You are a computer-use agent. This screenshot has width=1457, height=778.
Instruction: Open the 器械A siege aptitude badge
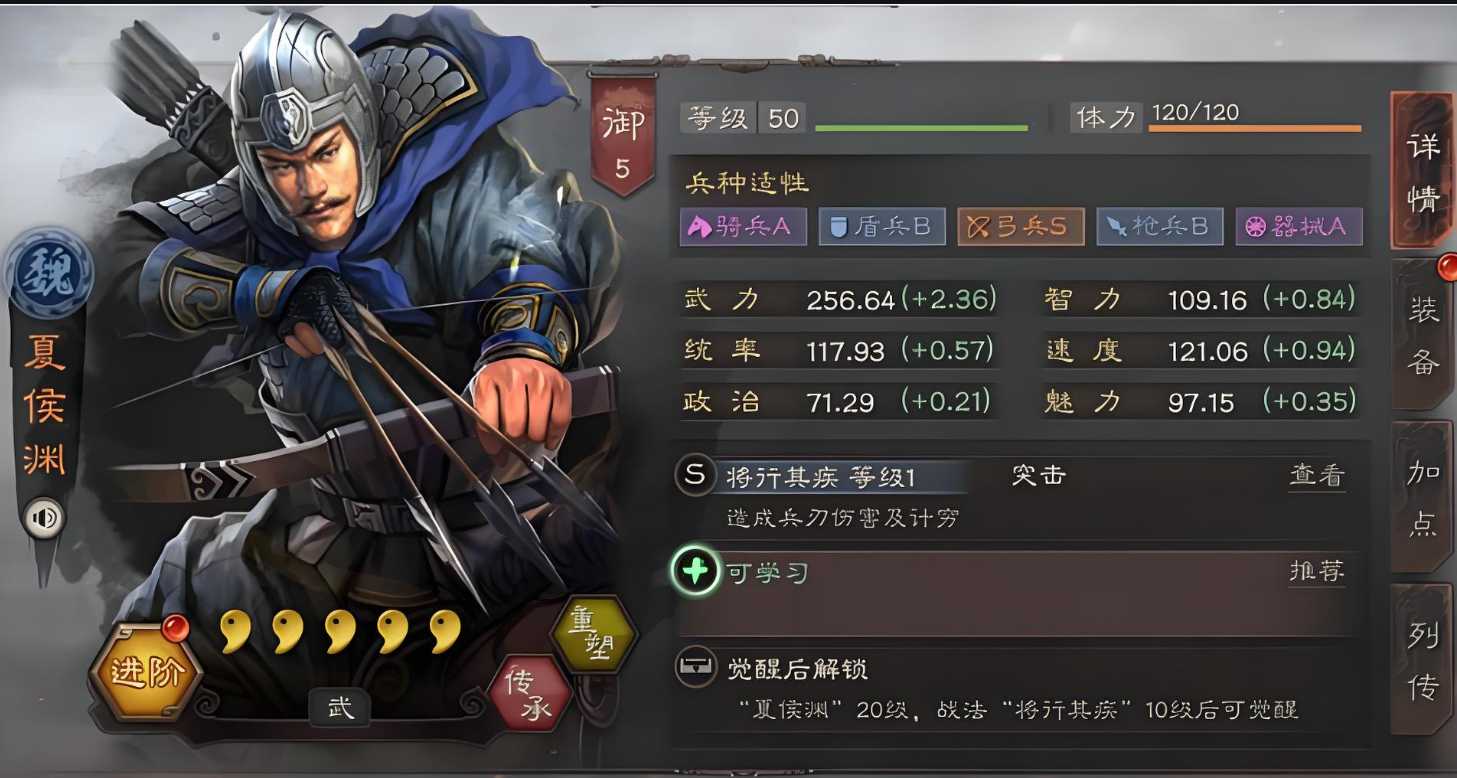click(1297, 226)
